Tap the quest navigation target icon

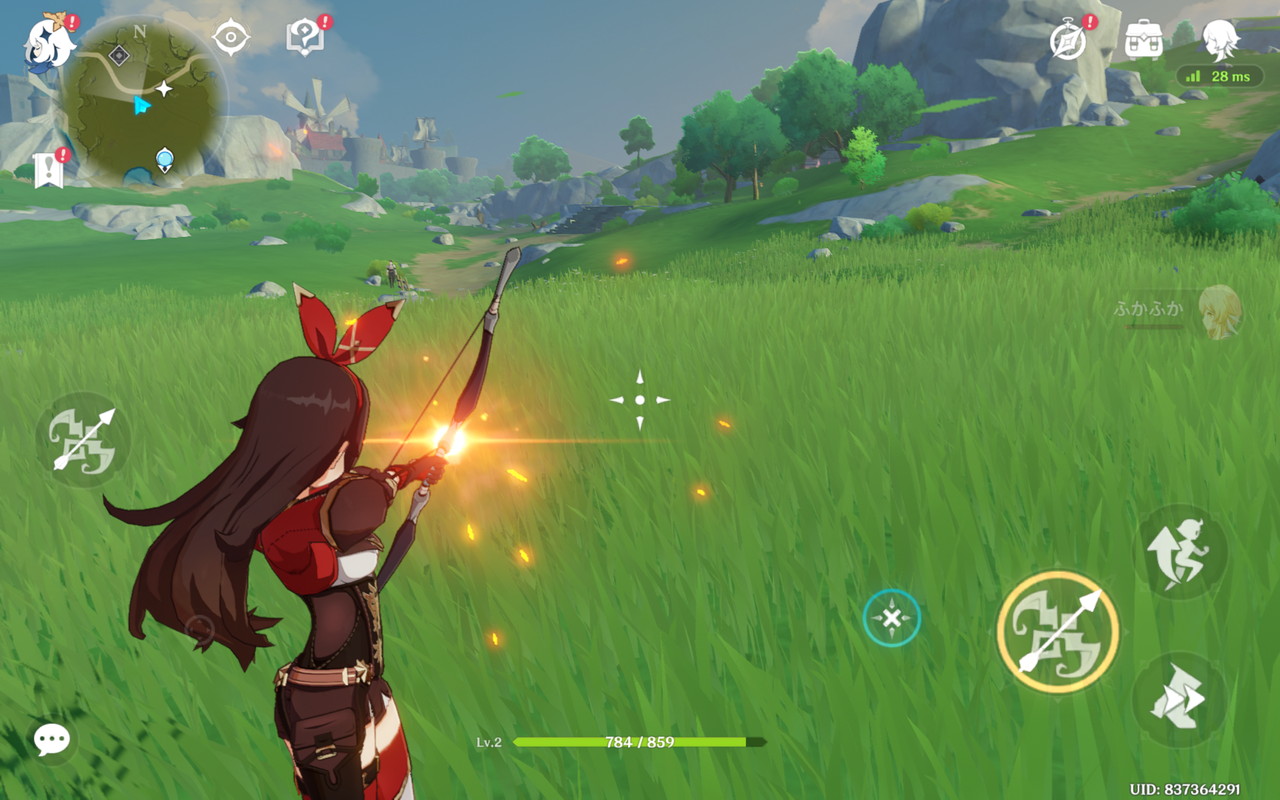(231, 39)
